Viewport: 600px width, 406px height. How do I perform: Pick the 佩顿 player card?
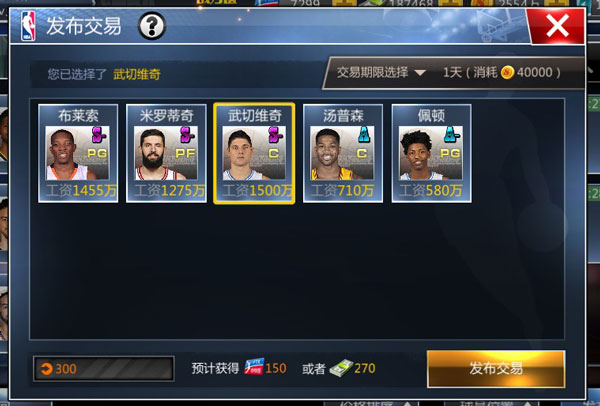click(x=431, y=153)
